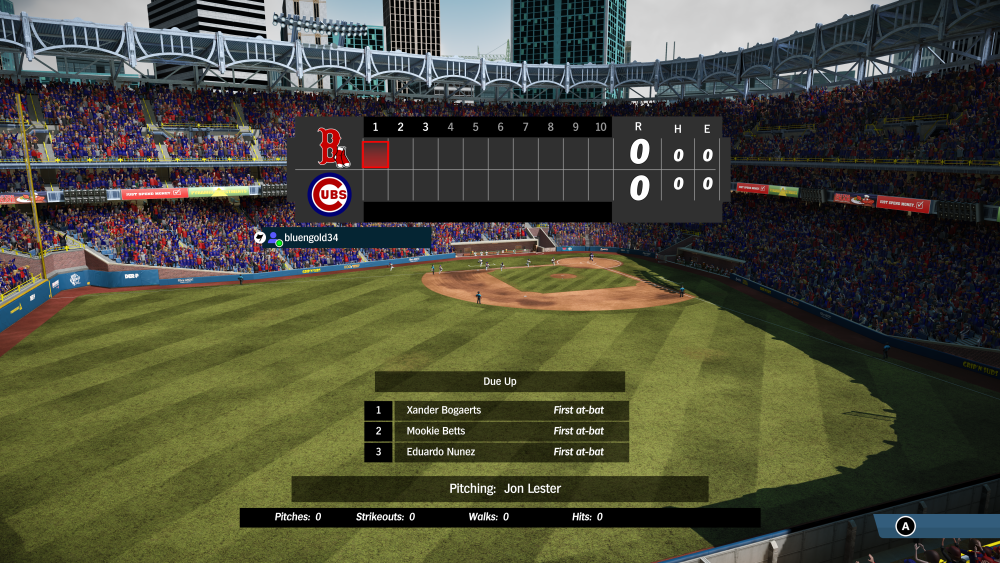Click the Pitching: Jon Lester banner
The height and width of the screenshot is (563, 1000).
pos(500,489)
